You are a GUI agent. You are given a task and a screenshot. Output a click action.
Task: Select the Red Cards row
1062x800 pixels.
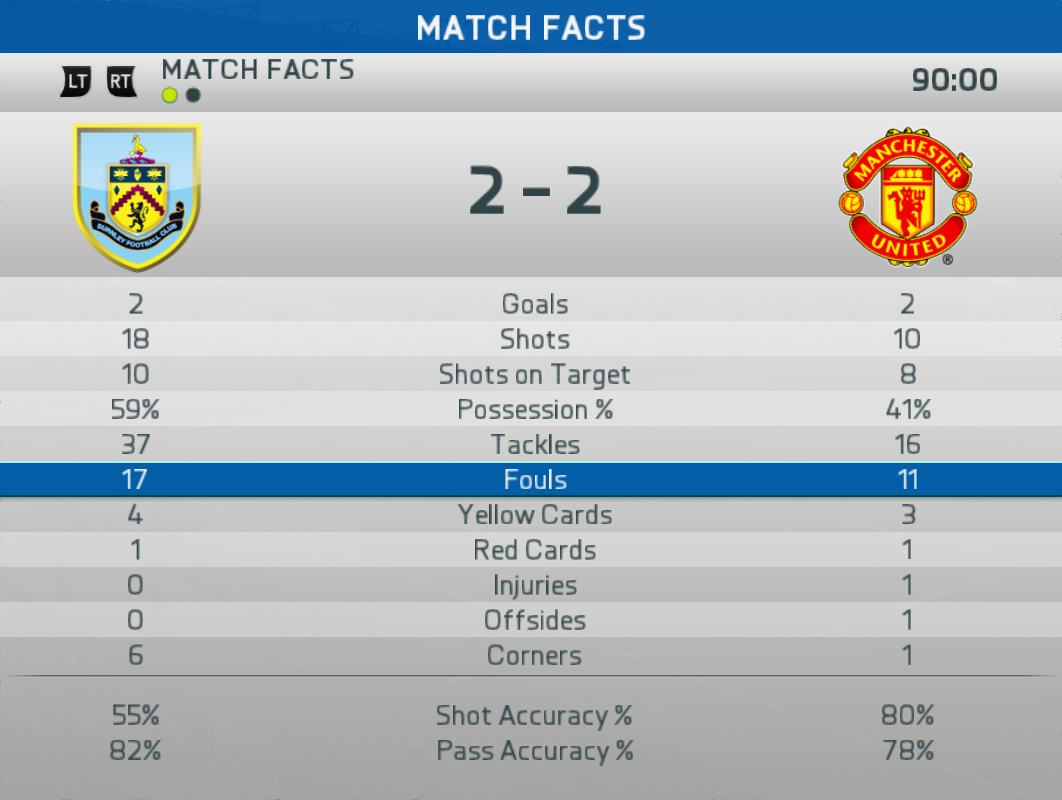coord(534,550)
